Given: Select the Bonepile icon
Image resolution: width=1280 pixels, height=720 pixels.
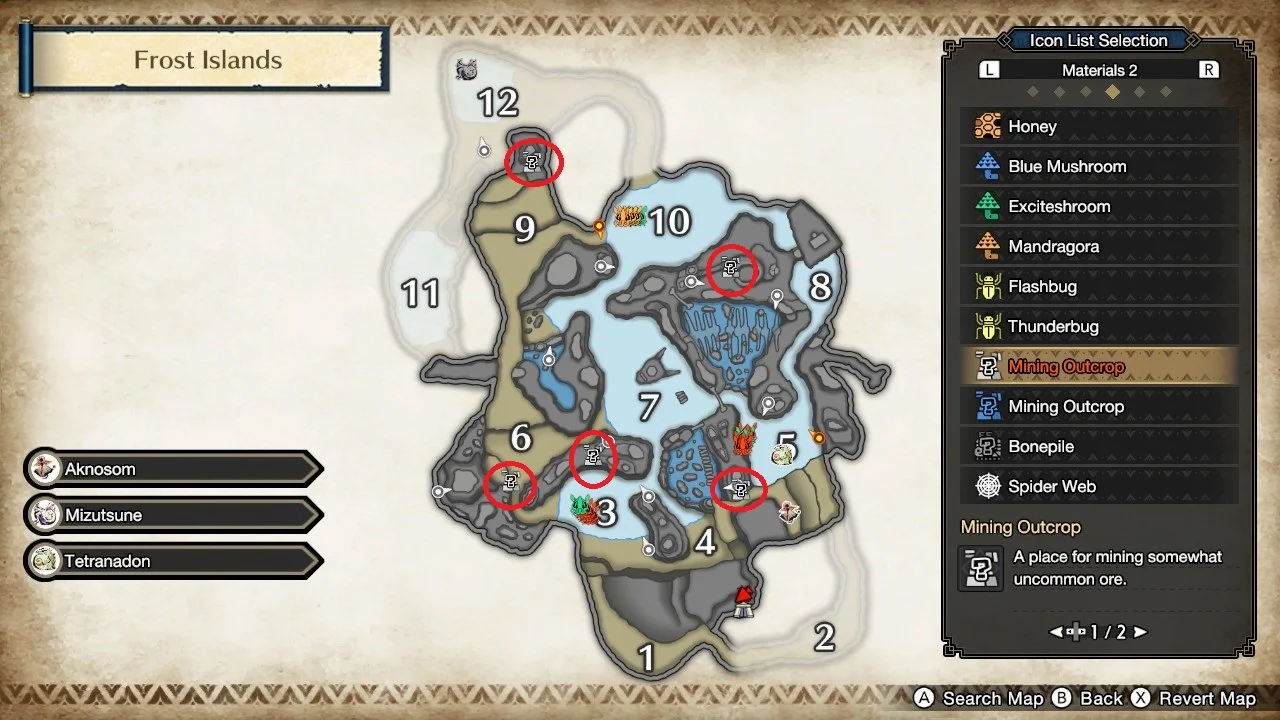Looking at the screenshot, I should coord(1097,446).
